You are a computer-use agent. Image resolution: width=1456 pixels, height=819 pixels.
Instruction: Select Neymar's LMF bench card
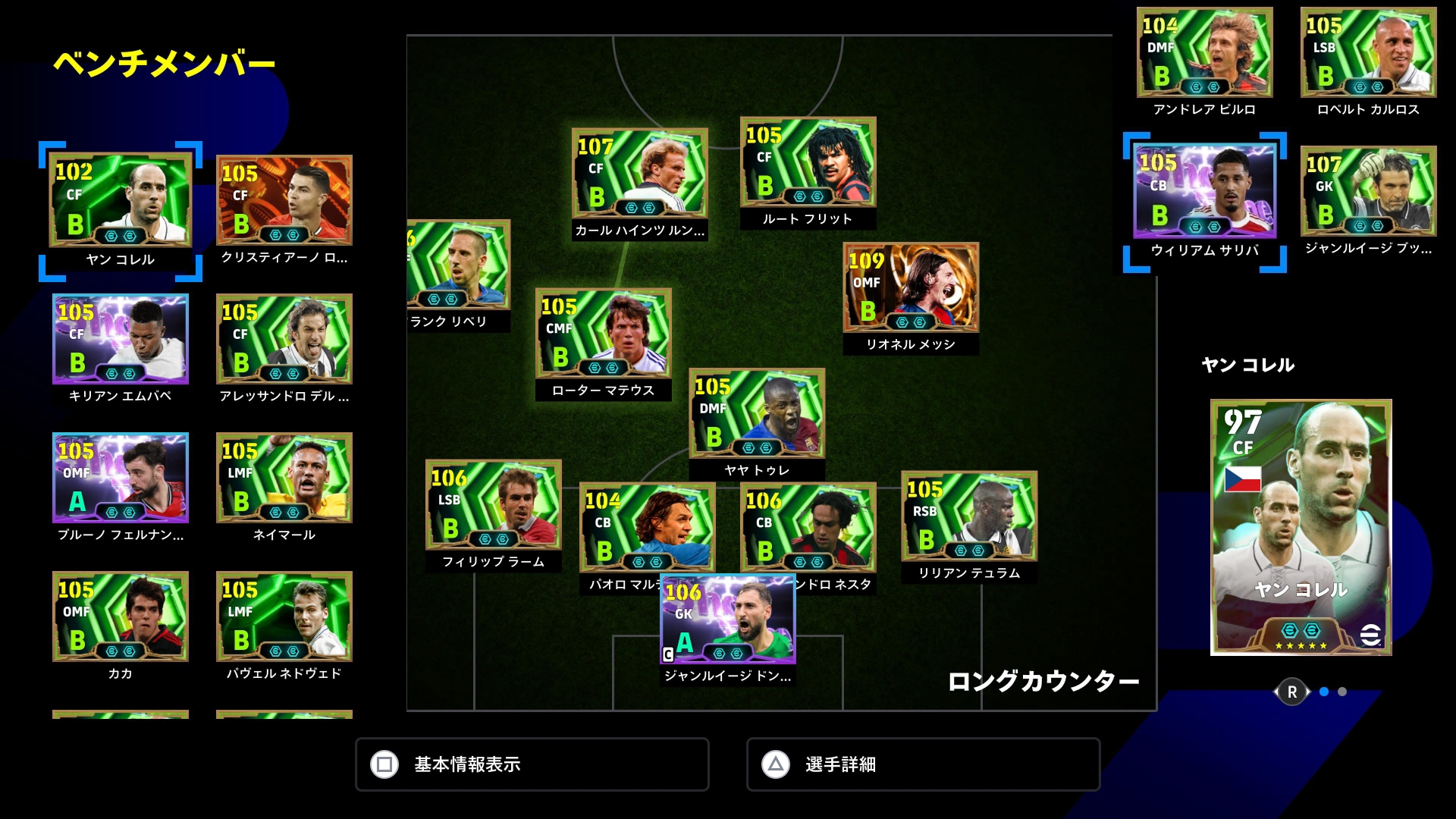coord(284,478)
